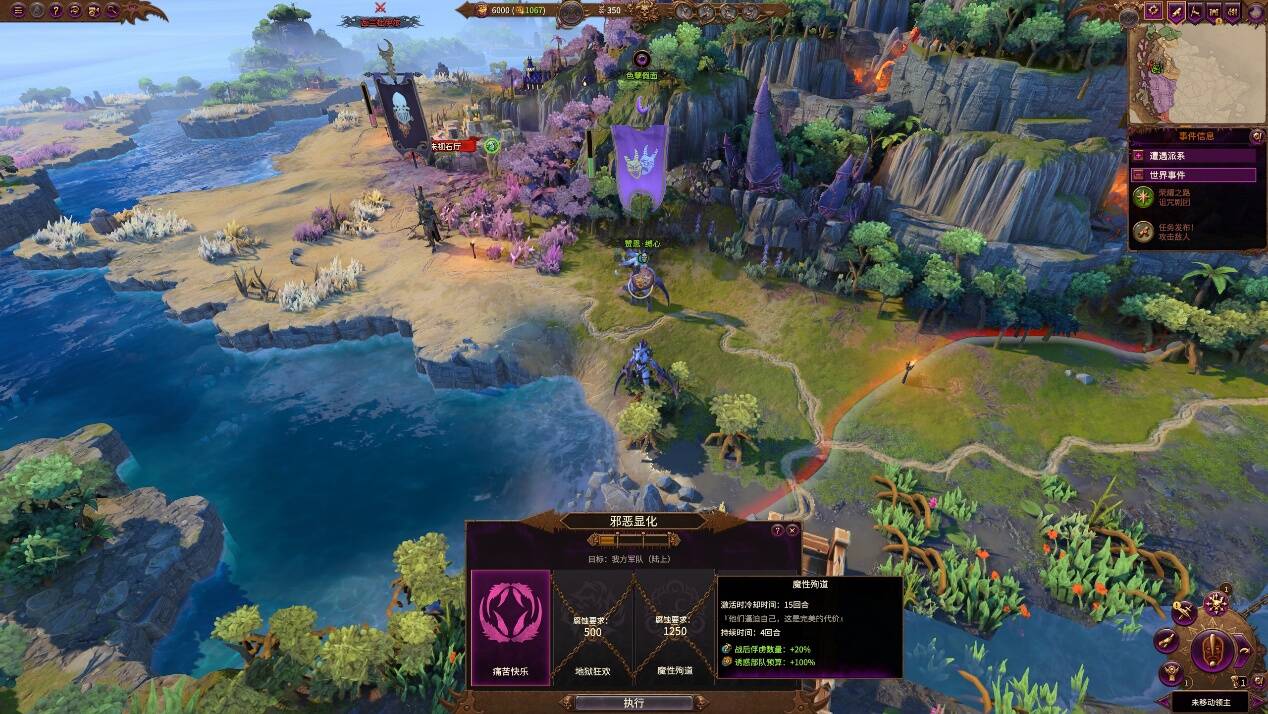Select the 世界事件 event category
The height and width of the screenshot is (714, 1268).
click(1193, 175)
